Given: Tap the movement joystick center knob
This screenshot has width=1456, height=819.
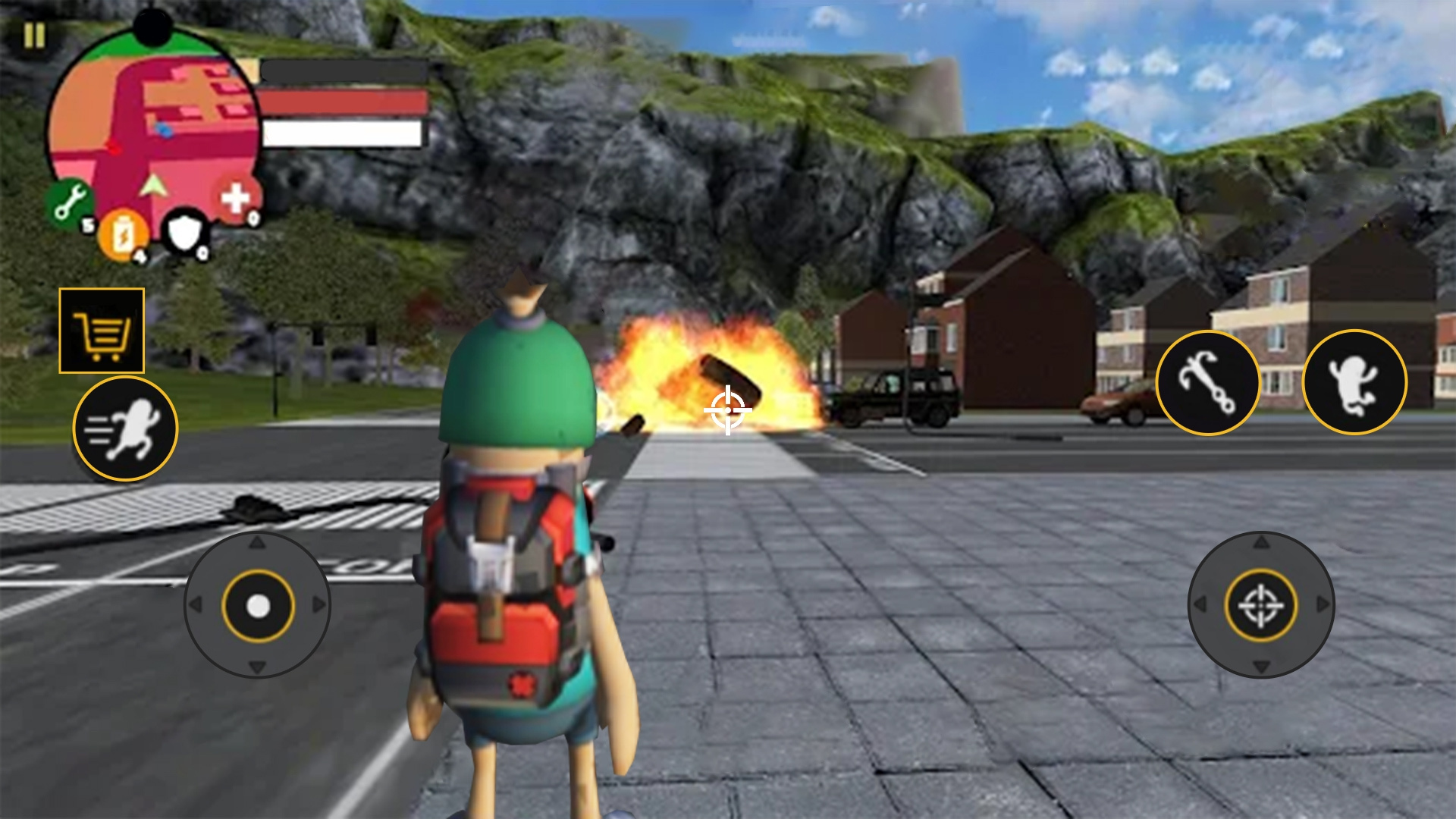Looking at the screenshot, I should pyautogui.click(x=258, y=606).
